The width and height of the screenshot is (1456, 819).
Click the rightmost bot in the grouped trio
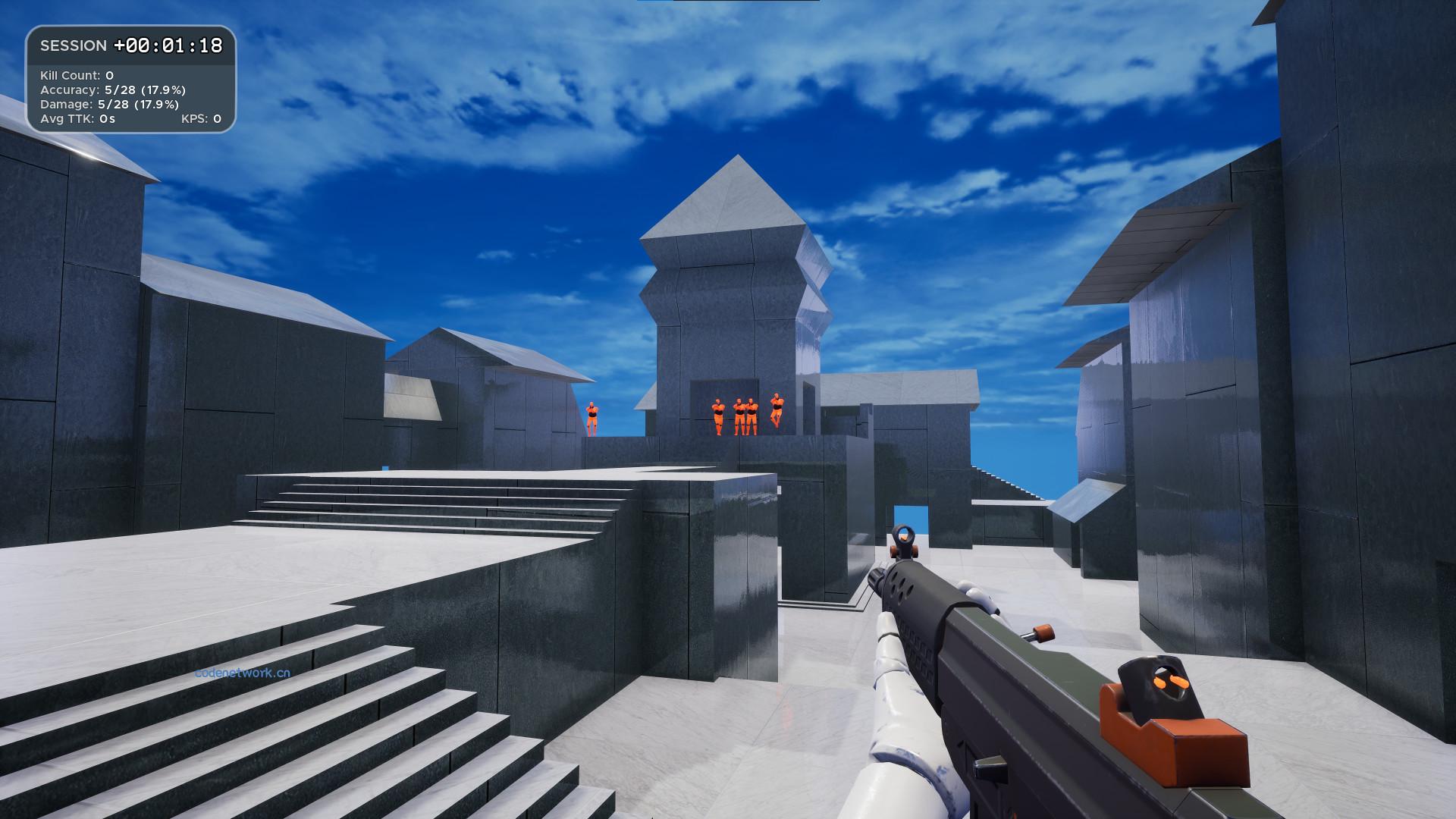752,416
